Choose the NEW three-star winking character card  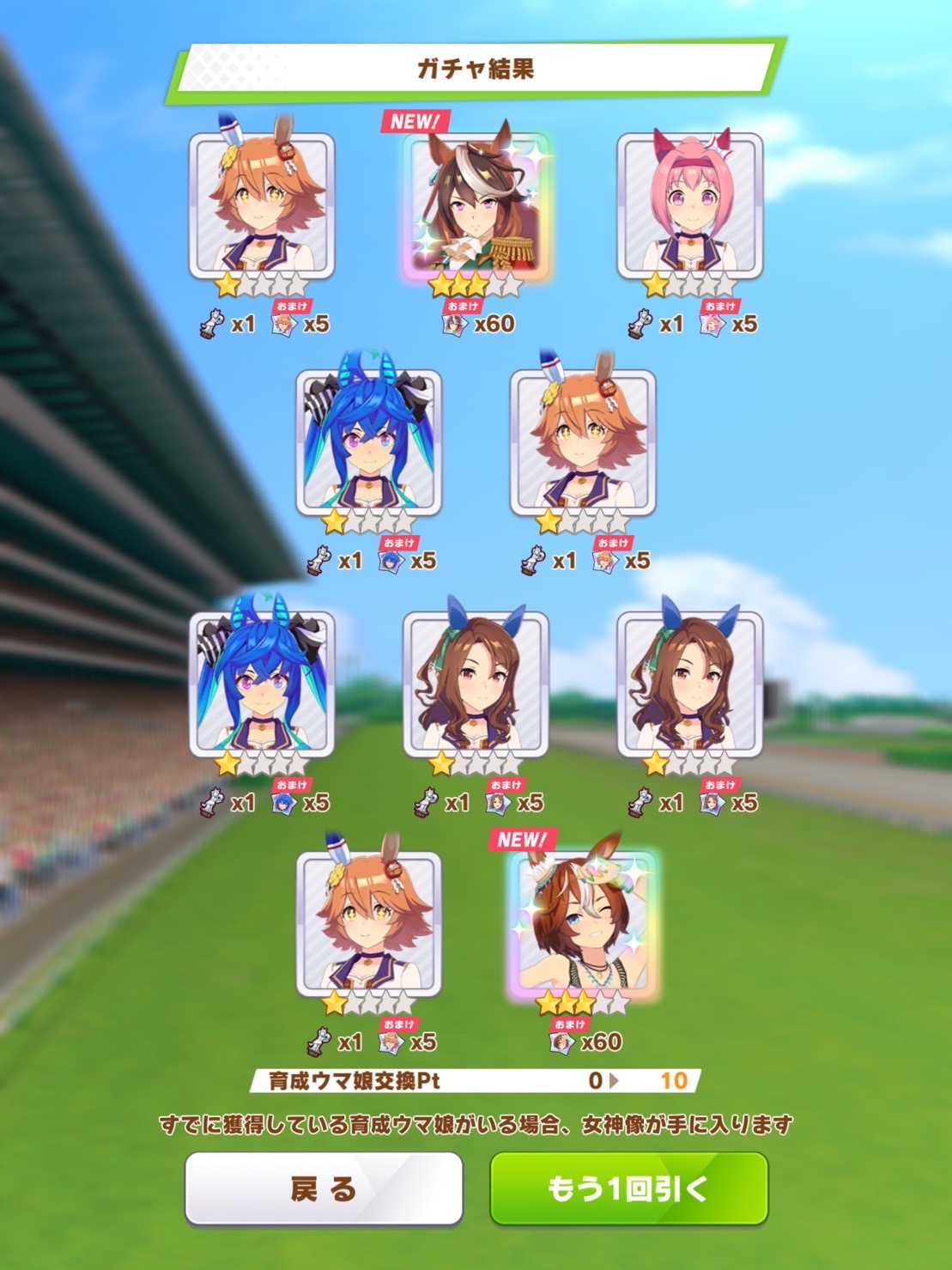(583, 925)
